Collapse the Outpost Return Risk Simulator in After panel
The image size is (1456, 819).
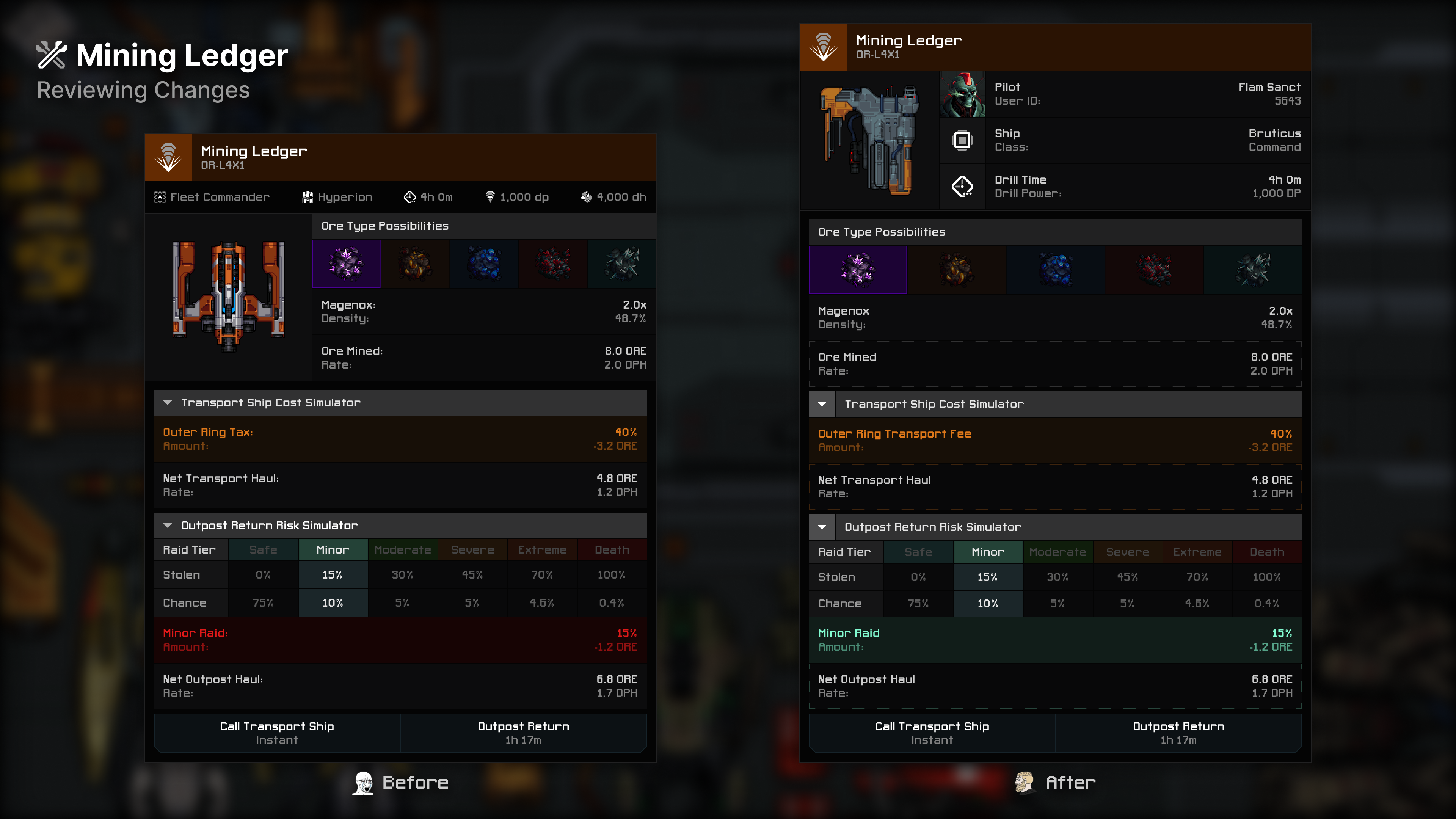point(822,526)
